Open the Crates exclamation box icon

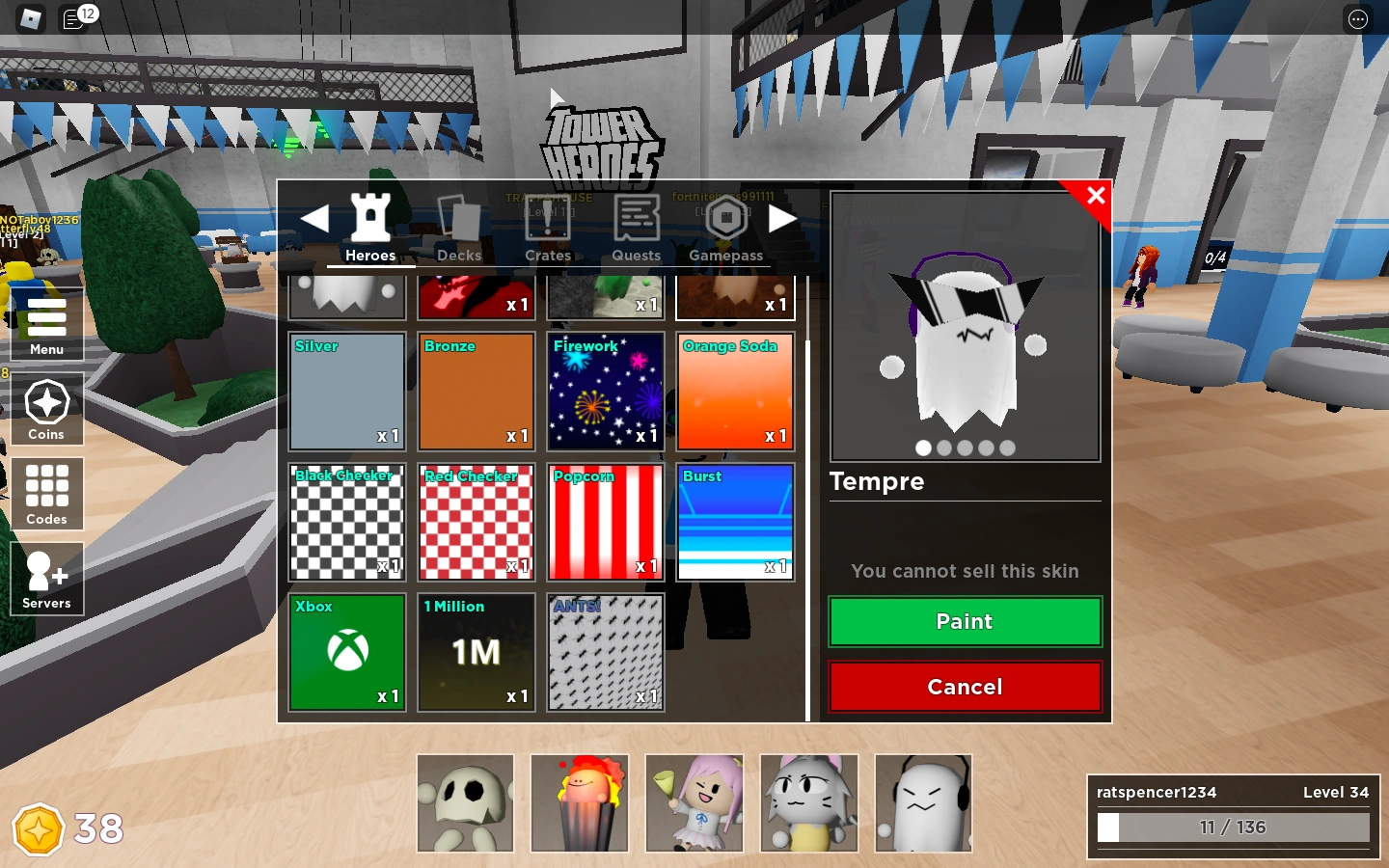548,220
